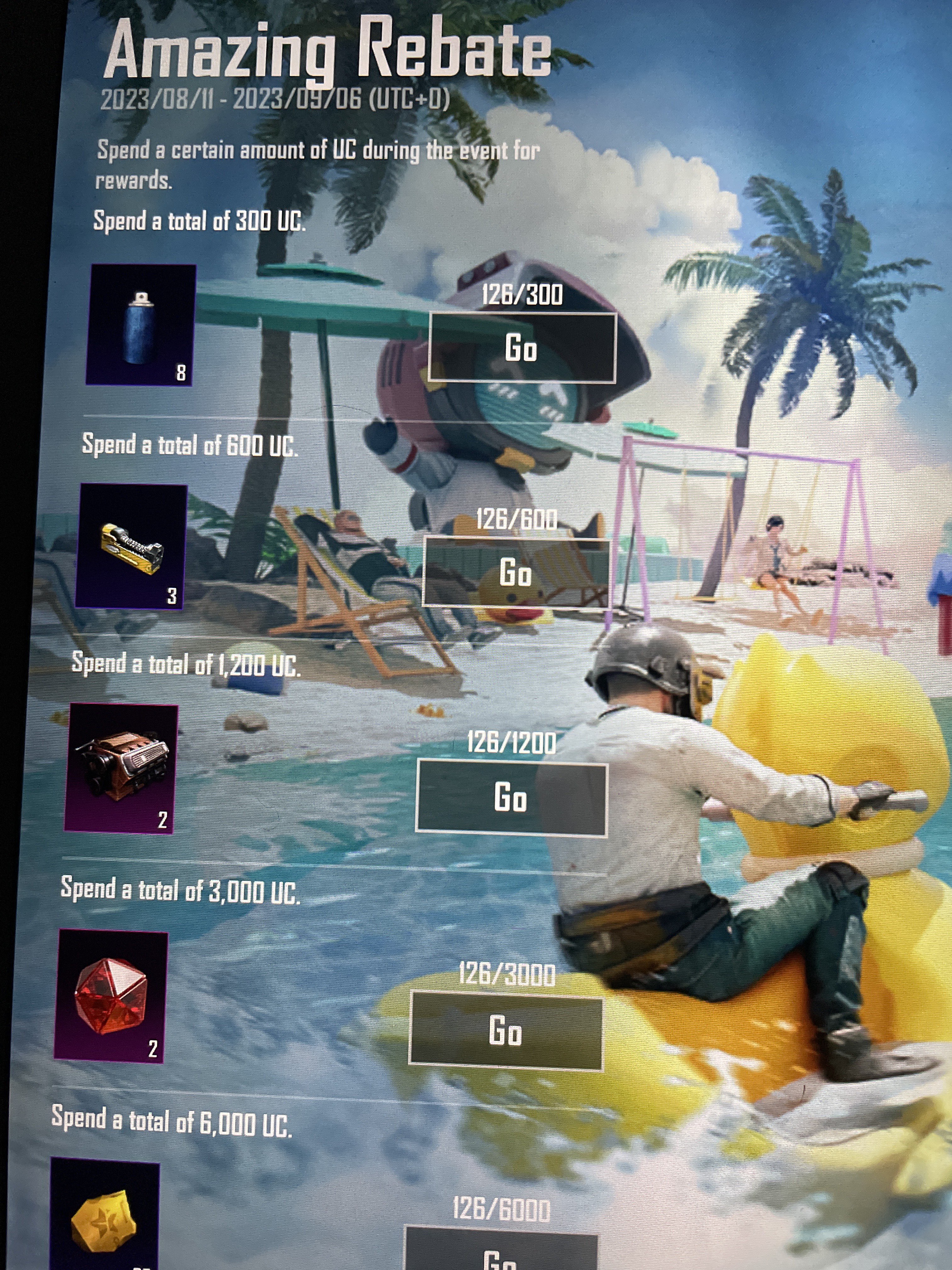The image size is (952, 1270).
Task: Select the Go button under 126/1200
Action: pos(511,798)
